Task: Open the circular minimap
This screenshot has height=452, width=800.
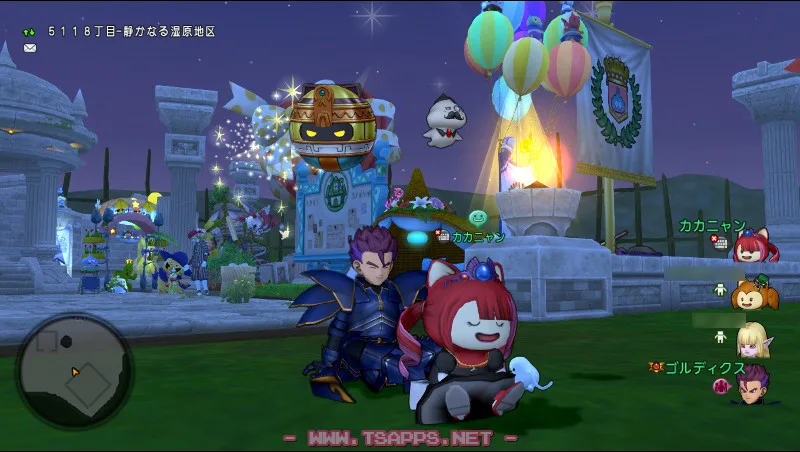Action: click(x=74, y=371)
